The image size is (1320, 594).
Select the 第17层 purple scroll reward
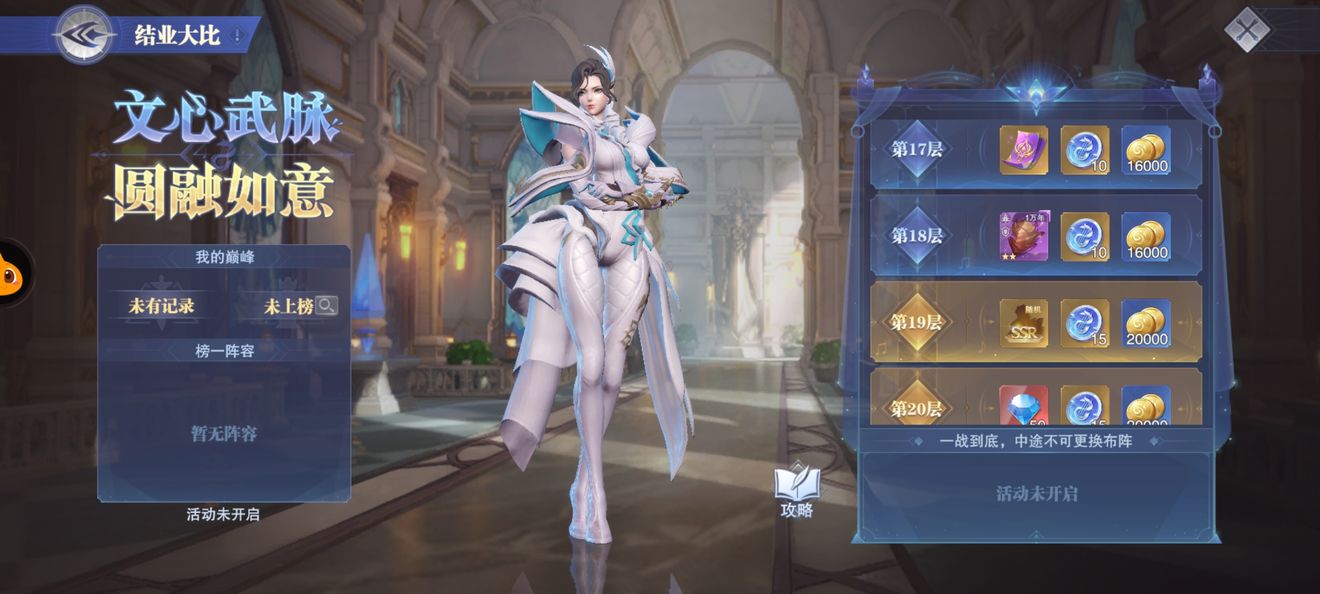pos(1024,150)
